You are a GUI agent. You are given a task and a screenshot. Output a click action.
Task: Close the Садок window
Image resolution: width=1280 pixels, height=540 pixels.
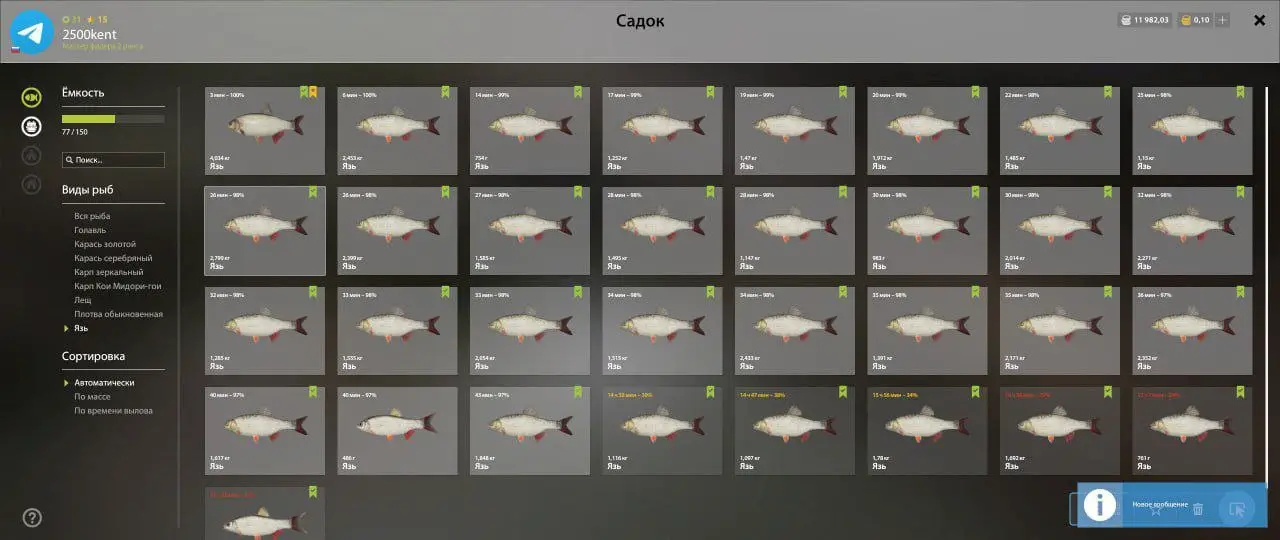[x=1259, y=20]
